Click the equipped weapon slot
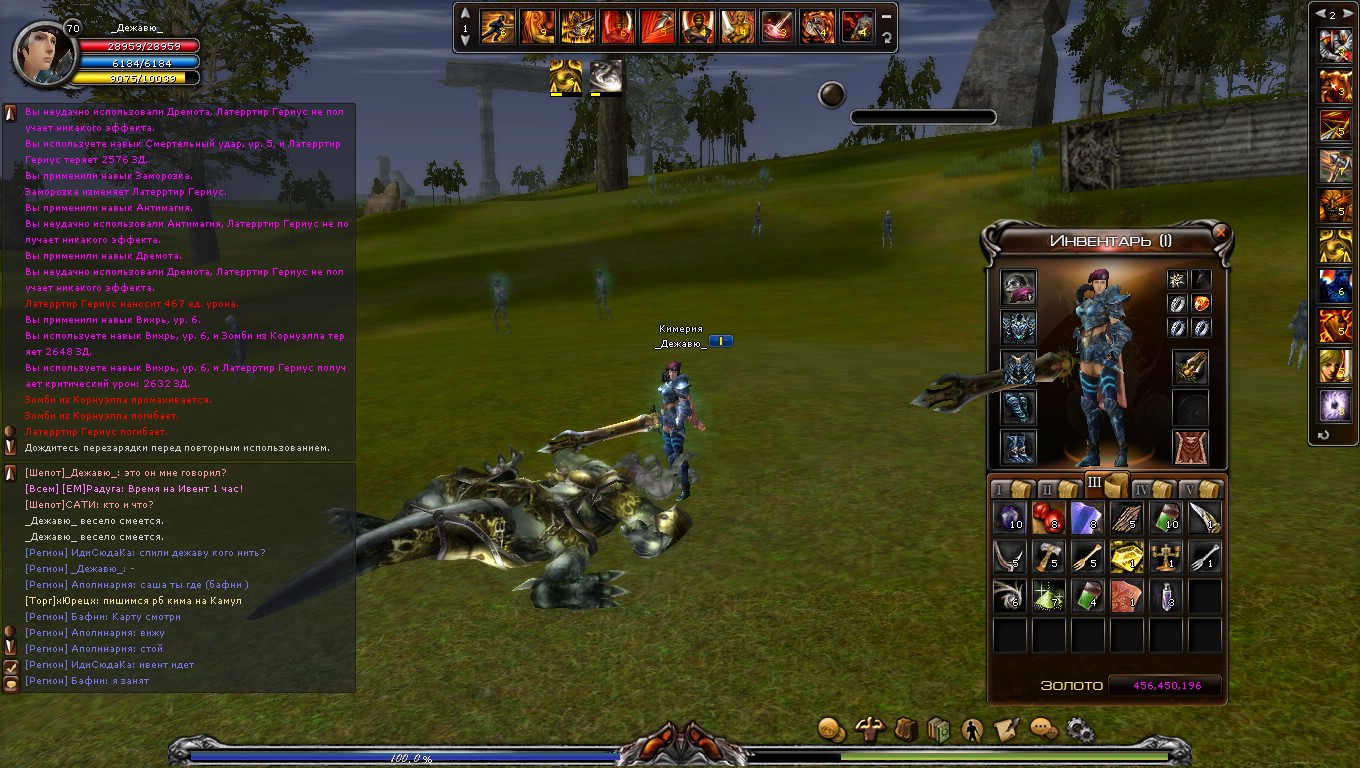The height and width of the screenshot is (768, 1360). 1190,368
